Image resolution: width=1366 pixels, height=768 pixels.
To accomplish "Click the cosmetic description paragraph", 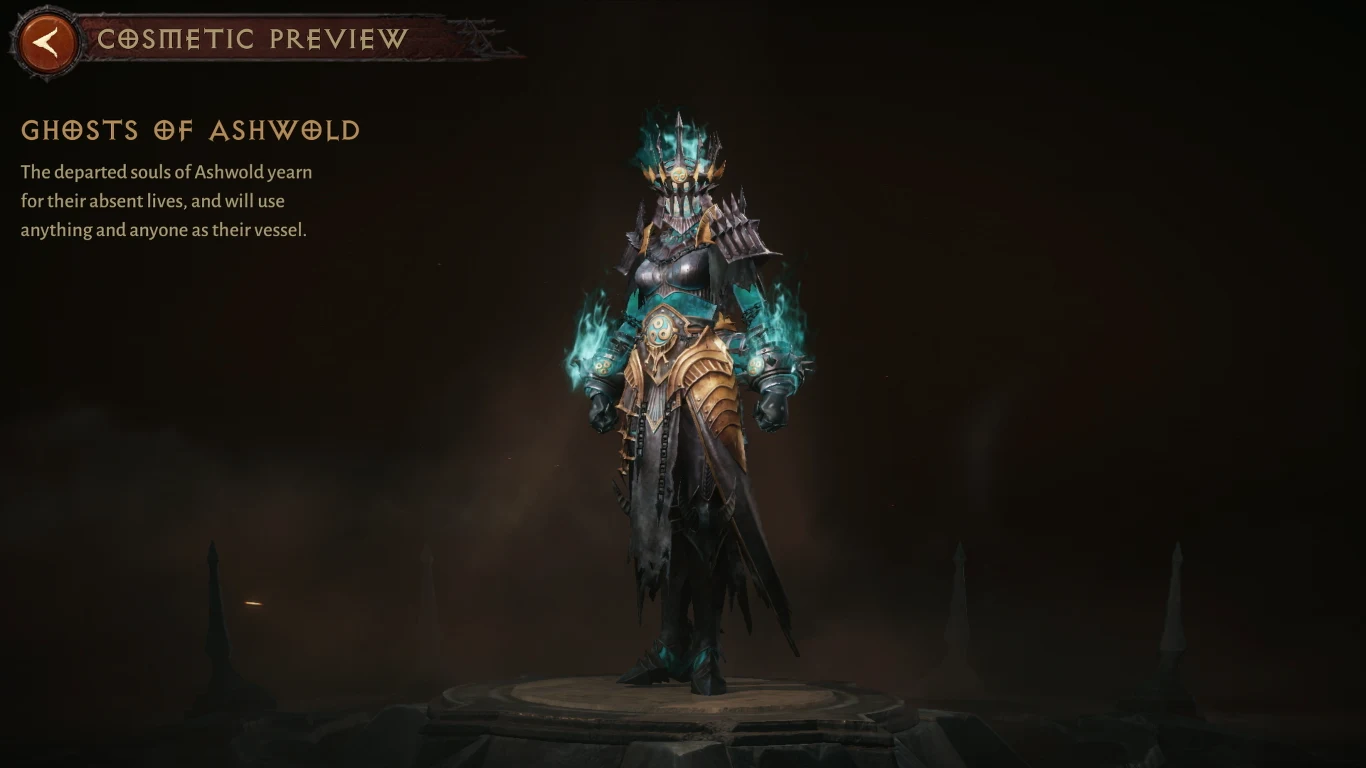I will pos(165,200).
